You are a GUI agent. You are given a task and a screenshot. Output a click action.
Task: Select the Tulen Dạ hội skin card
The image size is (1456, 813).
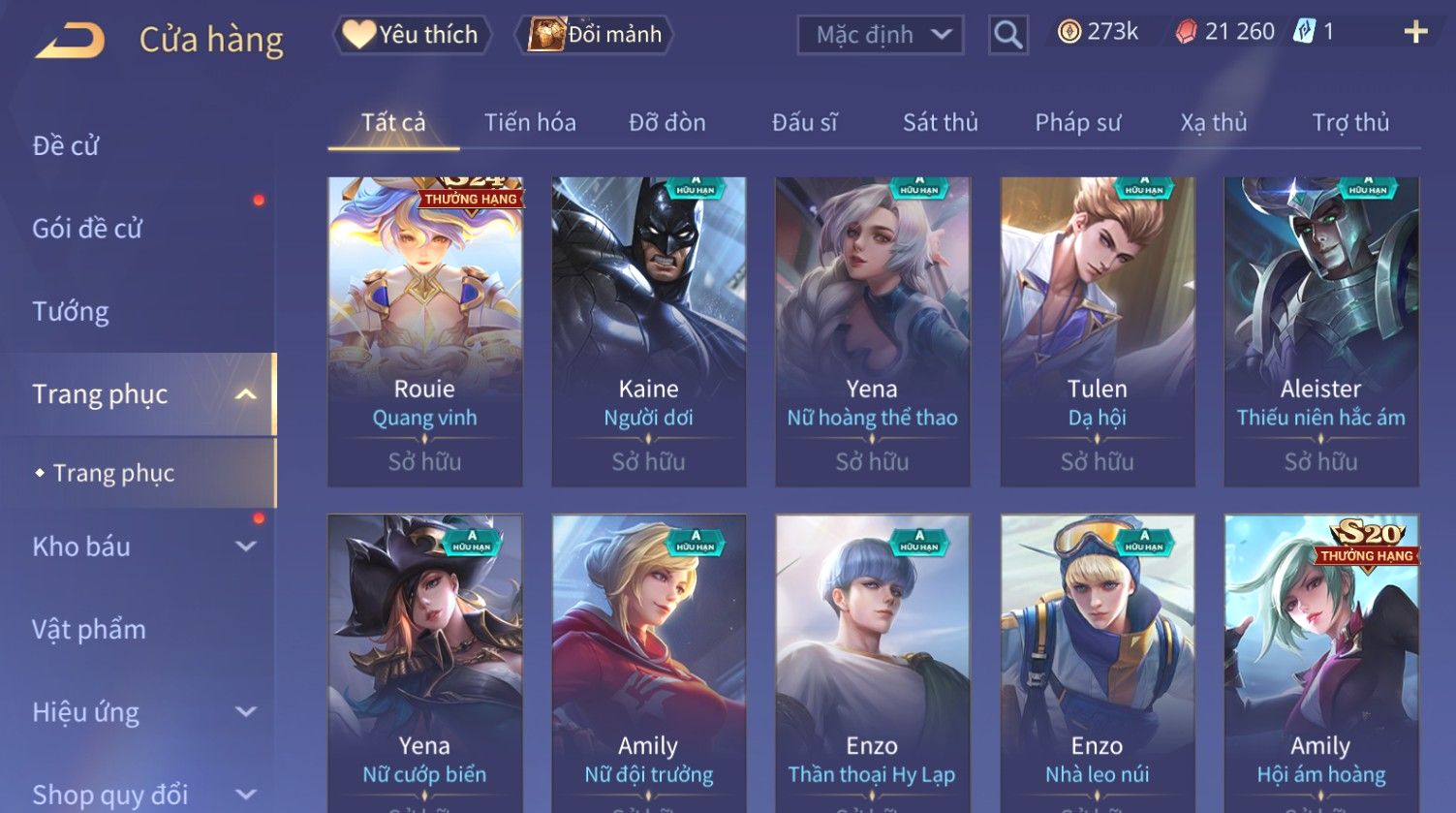pos(1097,329)
